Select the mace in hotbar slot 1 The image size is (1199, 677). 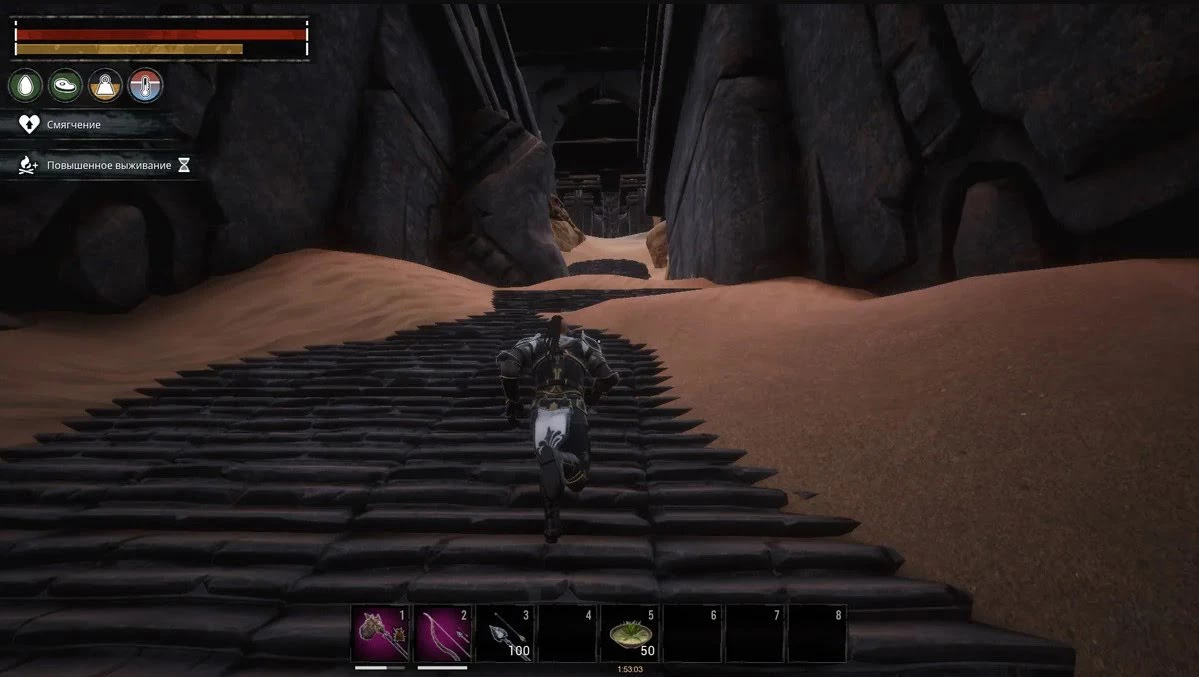pos(380,633)
